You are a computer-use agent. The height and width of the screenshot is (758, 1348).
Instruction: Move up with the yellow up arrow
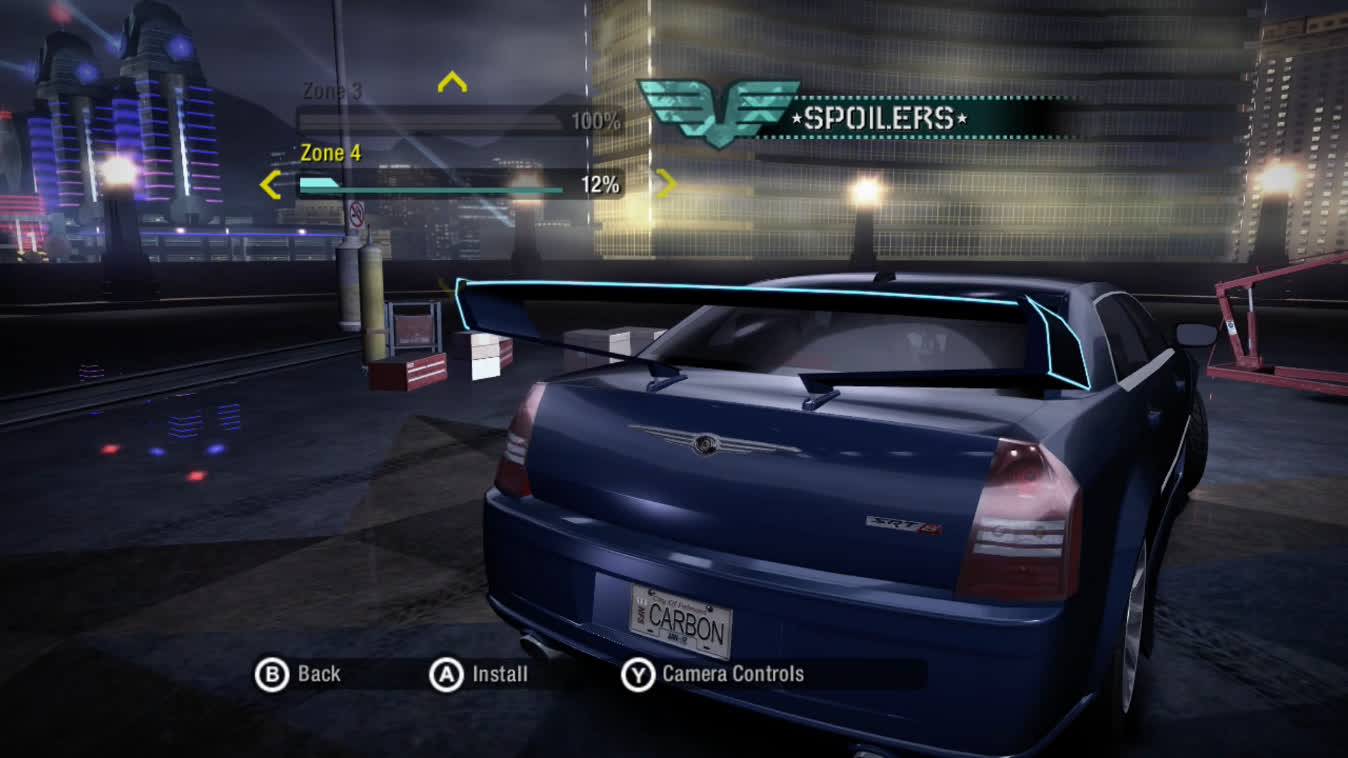pyautogui.click(x=452, y=82)
